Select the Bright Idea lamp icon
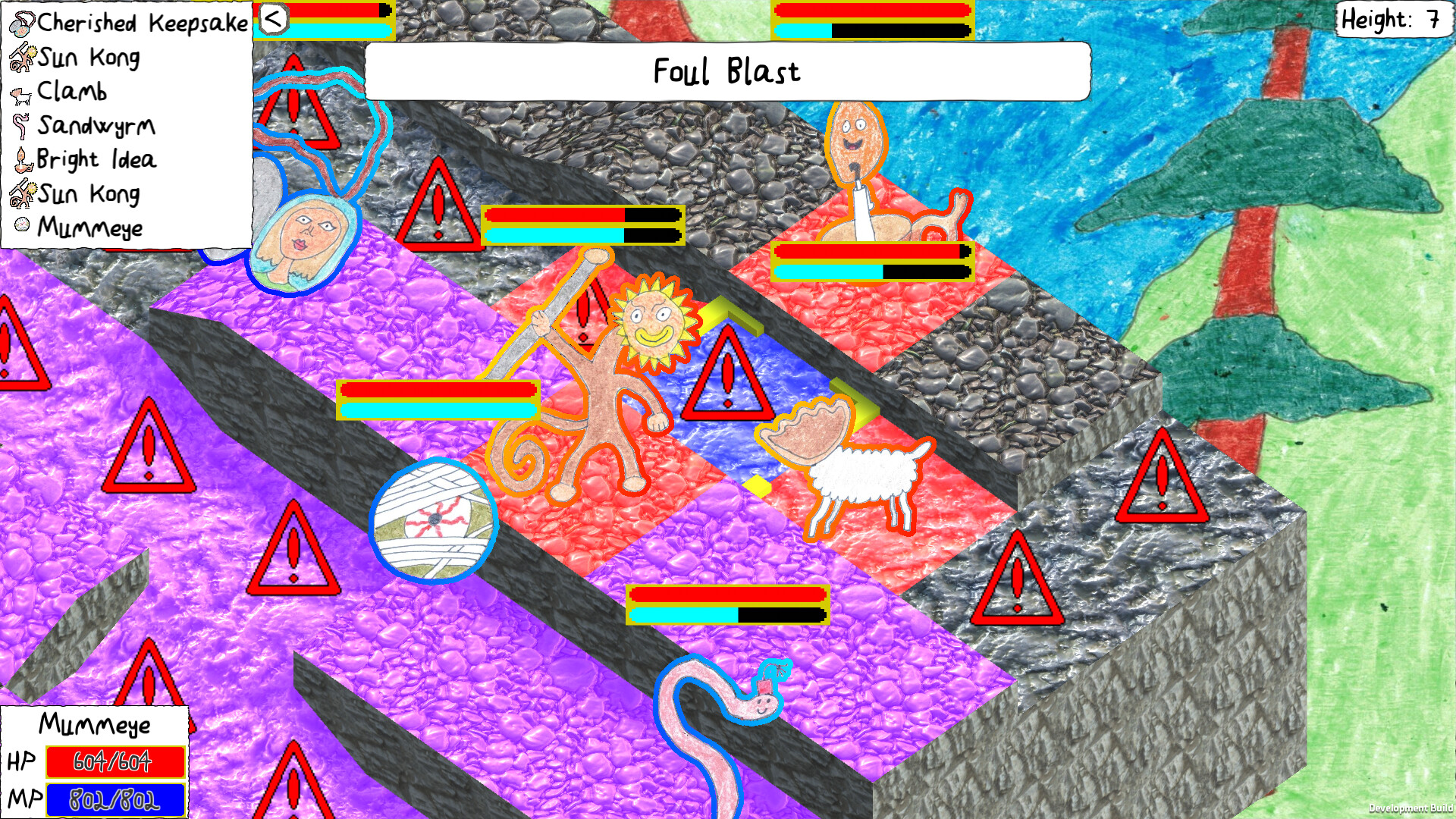 pos(23,159)
